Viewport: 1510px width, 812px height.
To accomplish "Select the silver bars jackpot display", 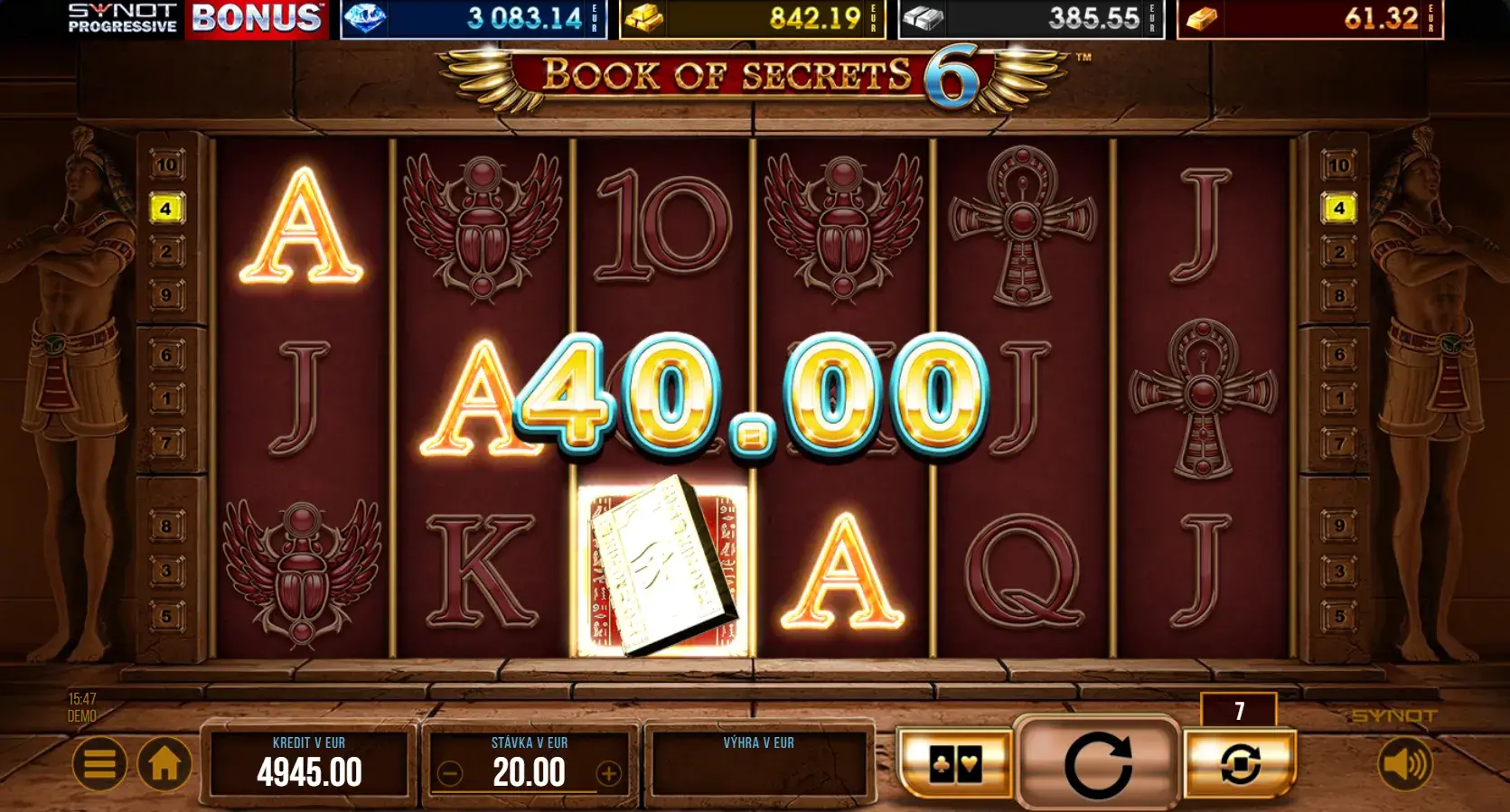I will (1031, 19).
